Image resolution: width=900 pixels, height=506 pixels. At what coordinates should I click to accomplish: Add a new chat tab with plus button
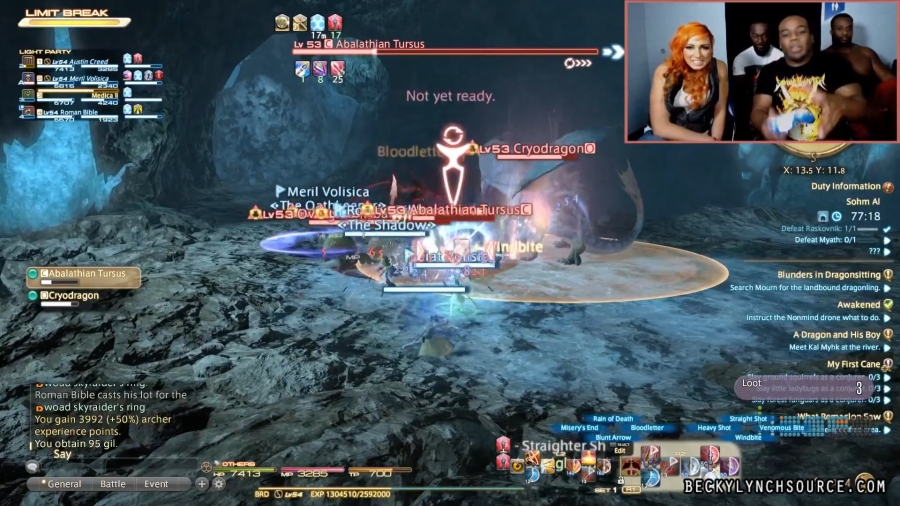(x=201, y=484)
